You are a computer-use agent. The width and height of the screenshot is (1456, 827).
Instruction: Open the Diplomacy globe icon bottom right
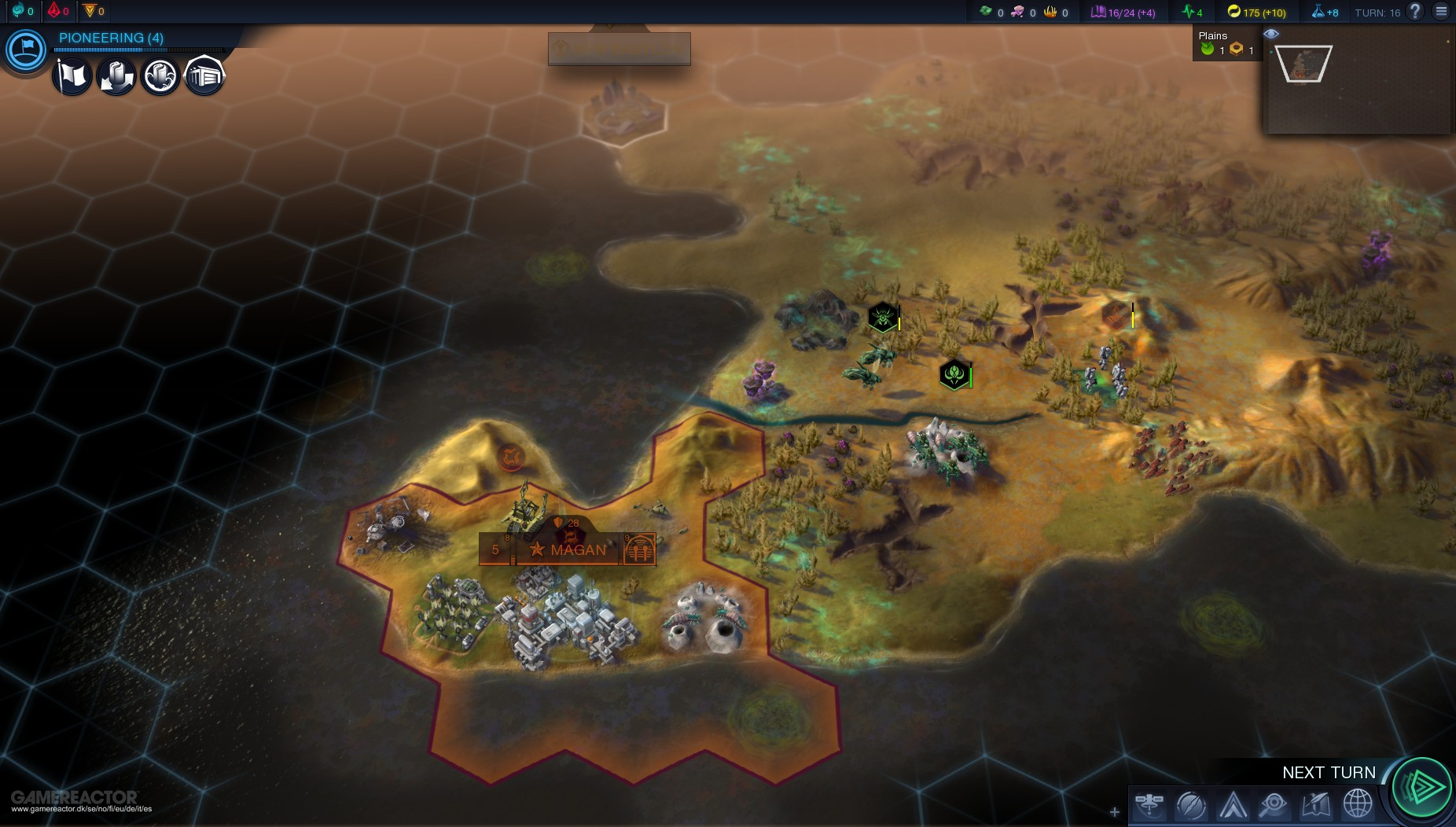(x=1356, y=804)
